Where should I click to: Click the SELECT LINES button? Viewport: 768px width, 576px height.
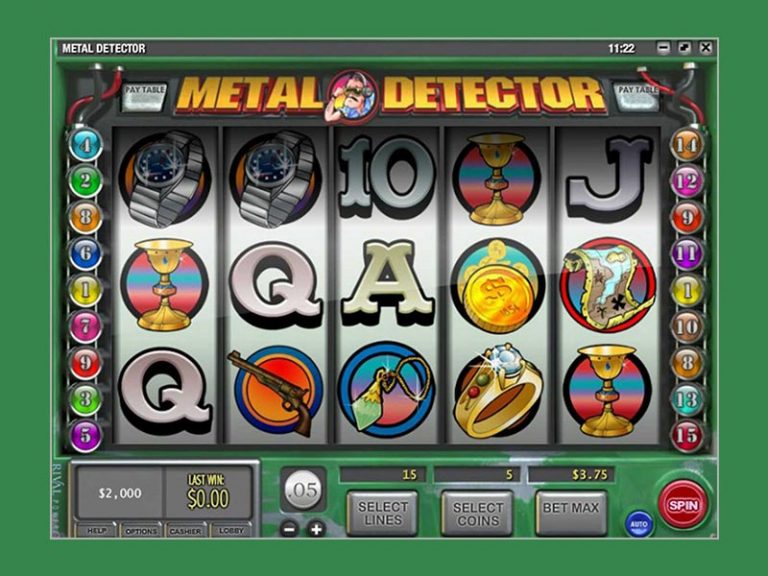click(x=382, y=513)
